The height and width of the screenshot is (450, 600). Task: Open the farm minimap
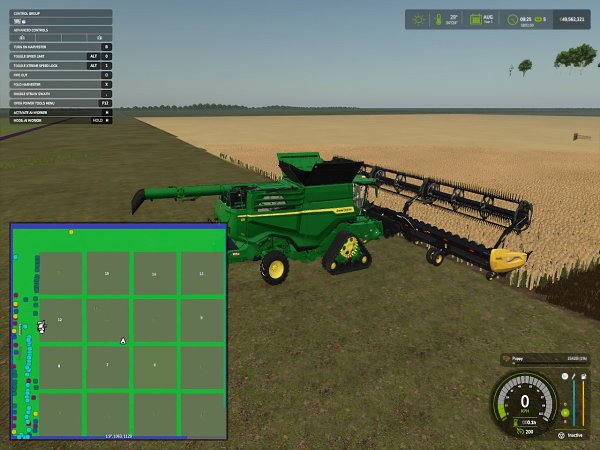click(x=118, y=331)
